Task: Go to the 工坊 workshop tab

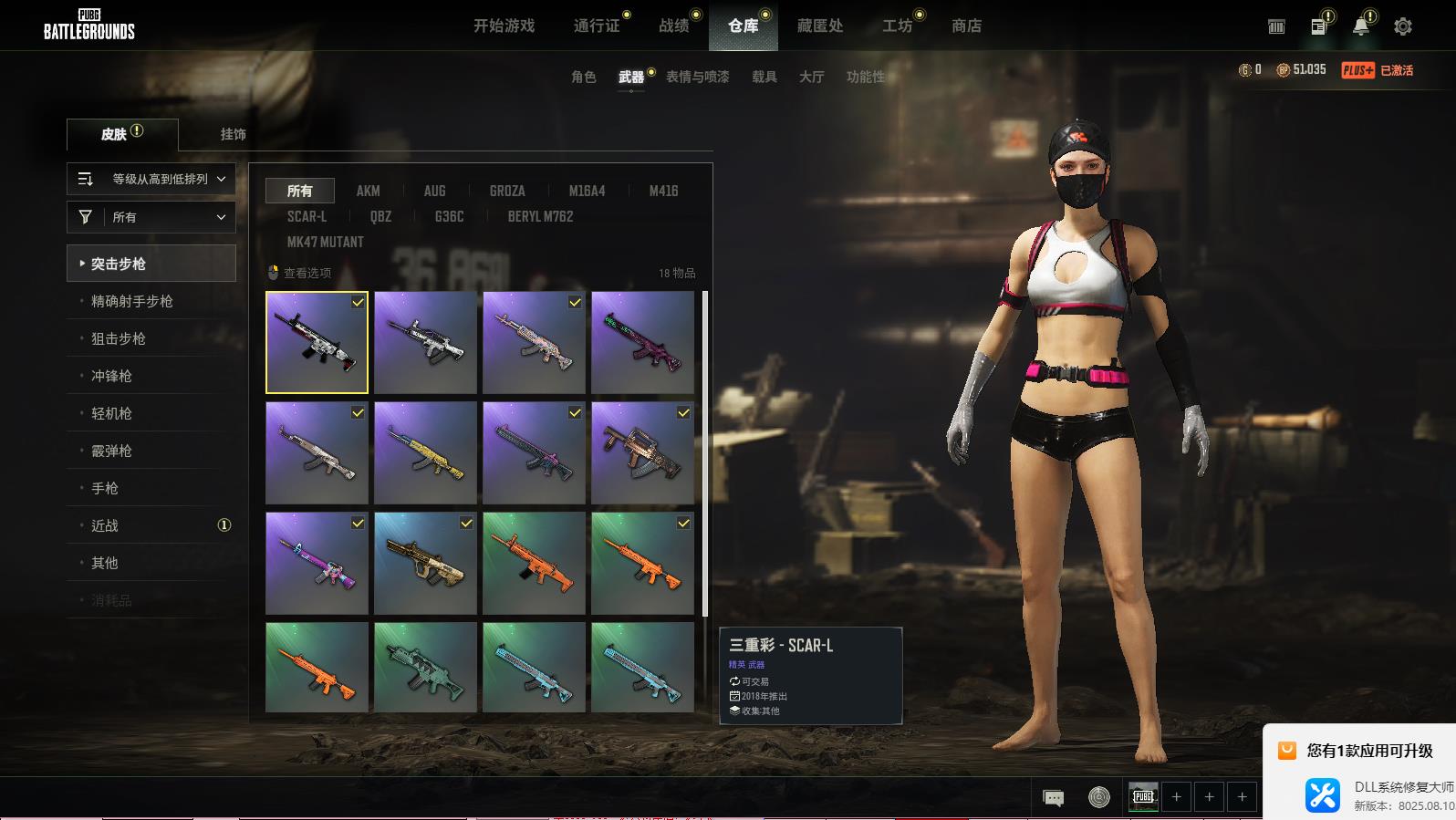Action: click(897, 26)
